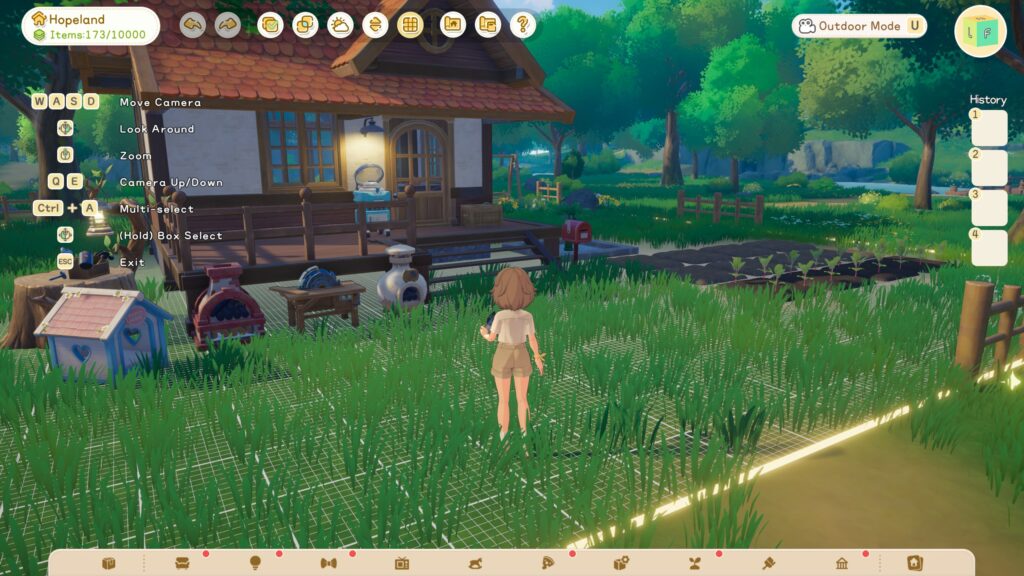The width and height of the screenshot is (1024, 576).
Task: Select the box storage category tab
Action: click(x=108, y=563)
